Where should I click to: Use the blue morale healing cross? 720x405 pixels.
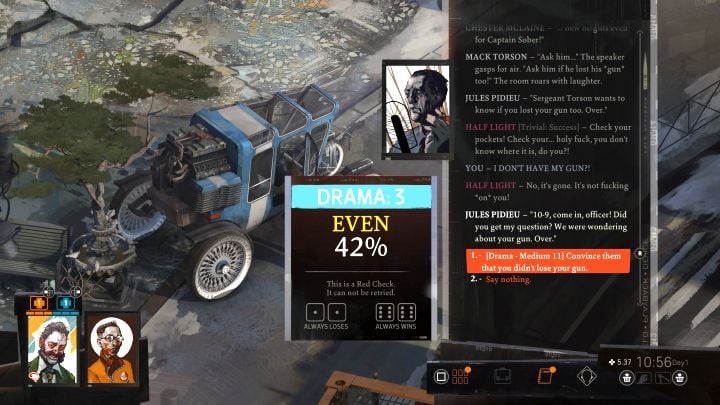(x=64, y=302)
